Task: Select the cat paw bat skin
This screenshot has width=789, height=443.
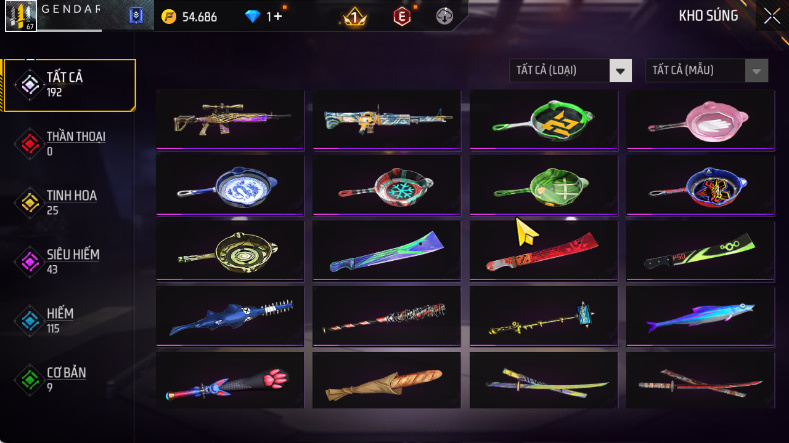Action: click(x=229, y=380)
